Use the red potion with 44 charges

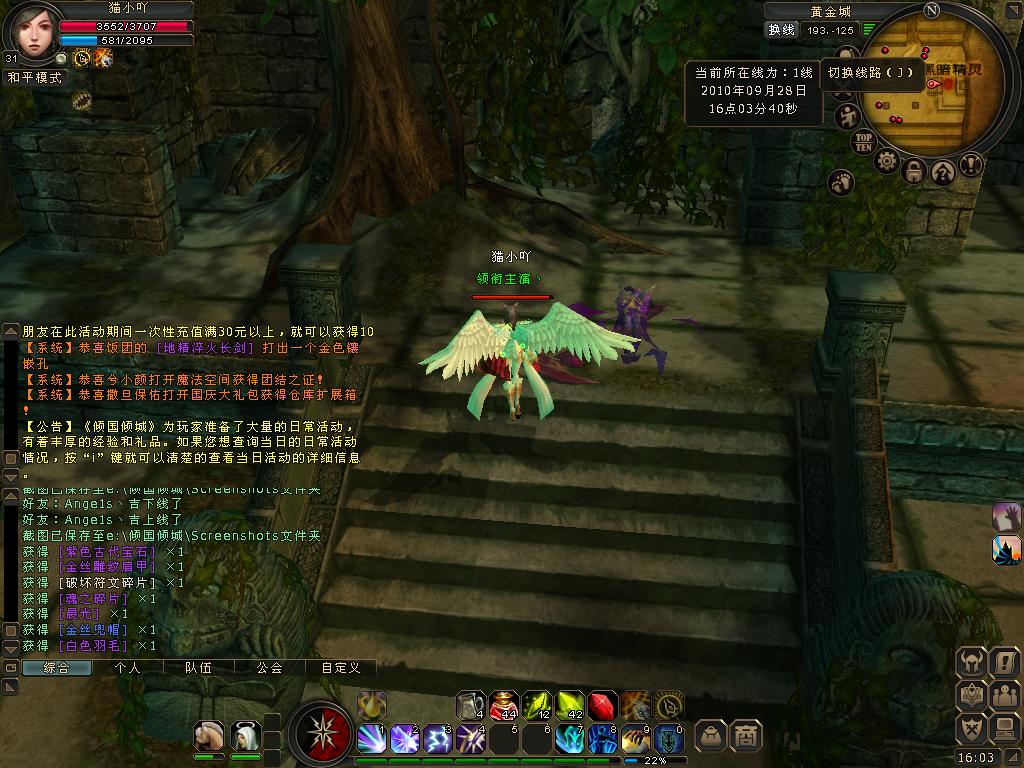click(504, 706)
